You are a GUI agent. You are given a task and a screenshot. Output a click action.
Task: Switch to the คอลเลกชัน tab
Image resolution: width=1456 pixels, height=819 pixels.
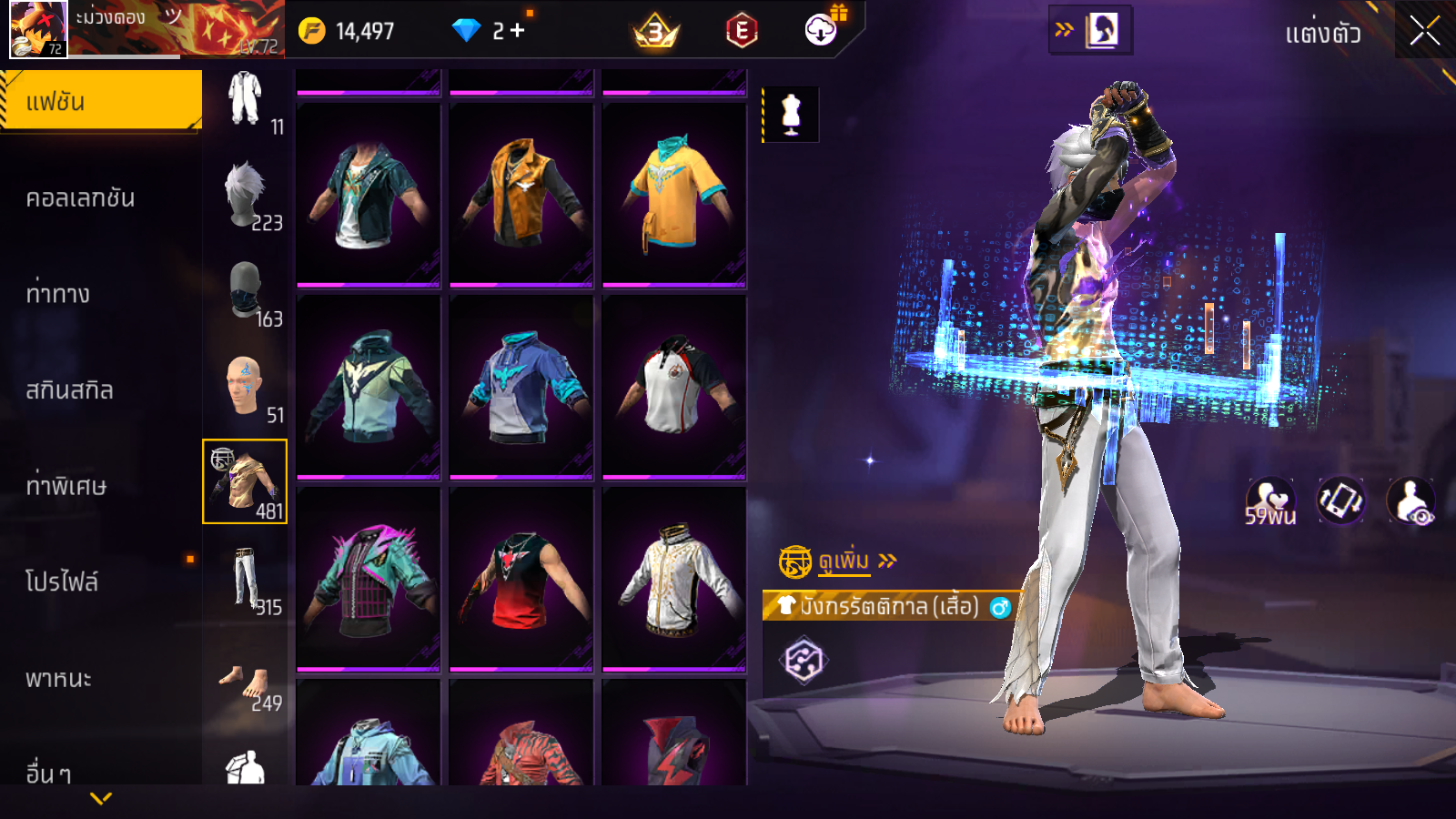pyautogui.click(x=80, y=198)
